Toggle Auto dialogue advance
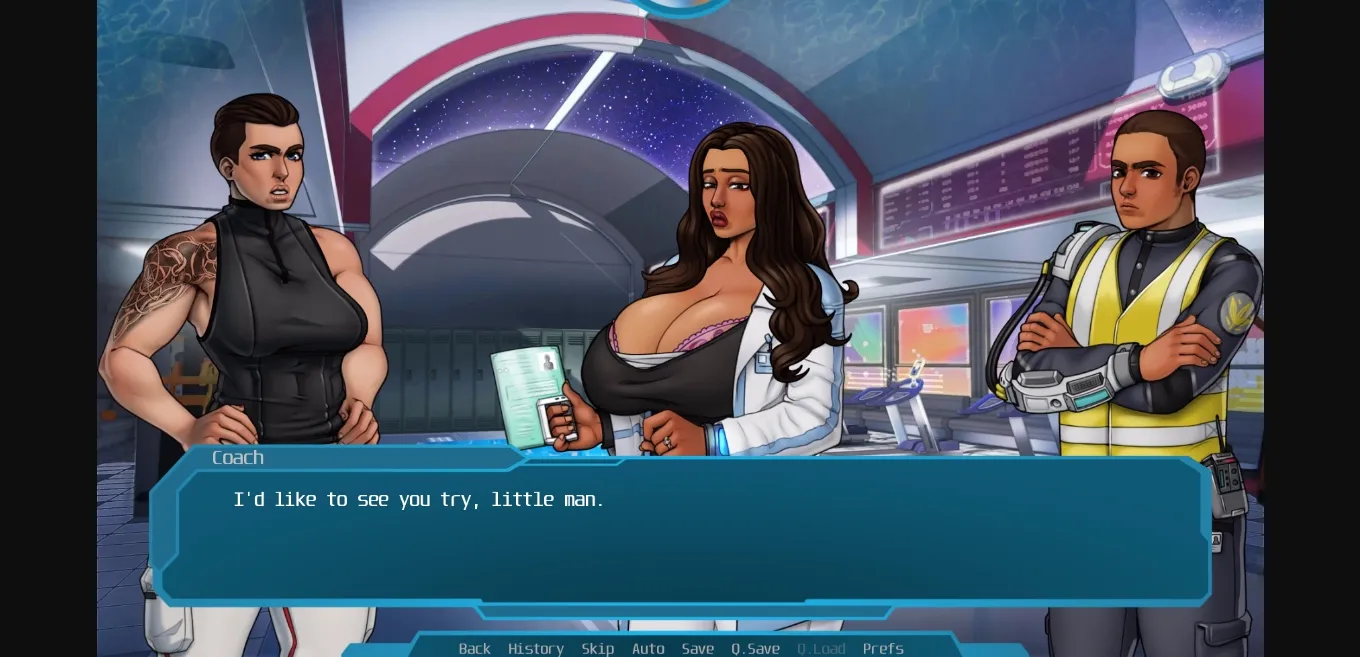Viewport: 1360px width, 657px height. [x=648, y=648]
